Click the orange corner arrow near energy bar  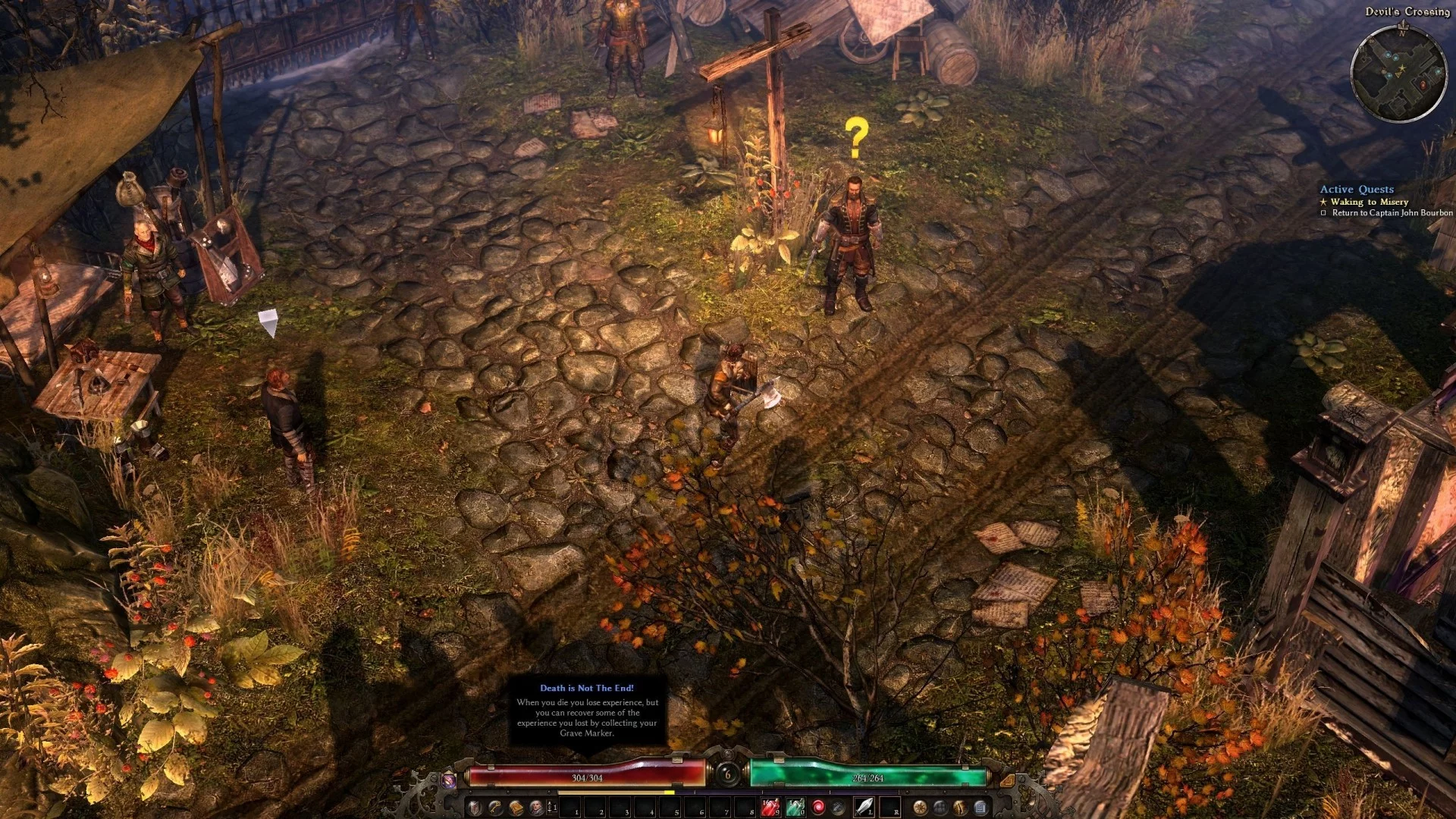(x=1007, y=779)
